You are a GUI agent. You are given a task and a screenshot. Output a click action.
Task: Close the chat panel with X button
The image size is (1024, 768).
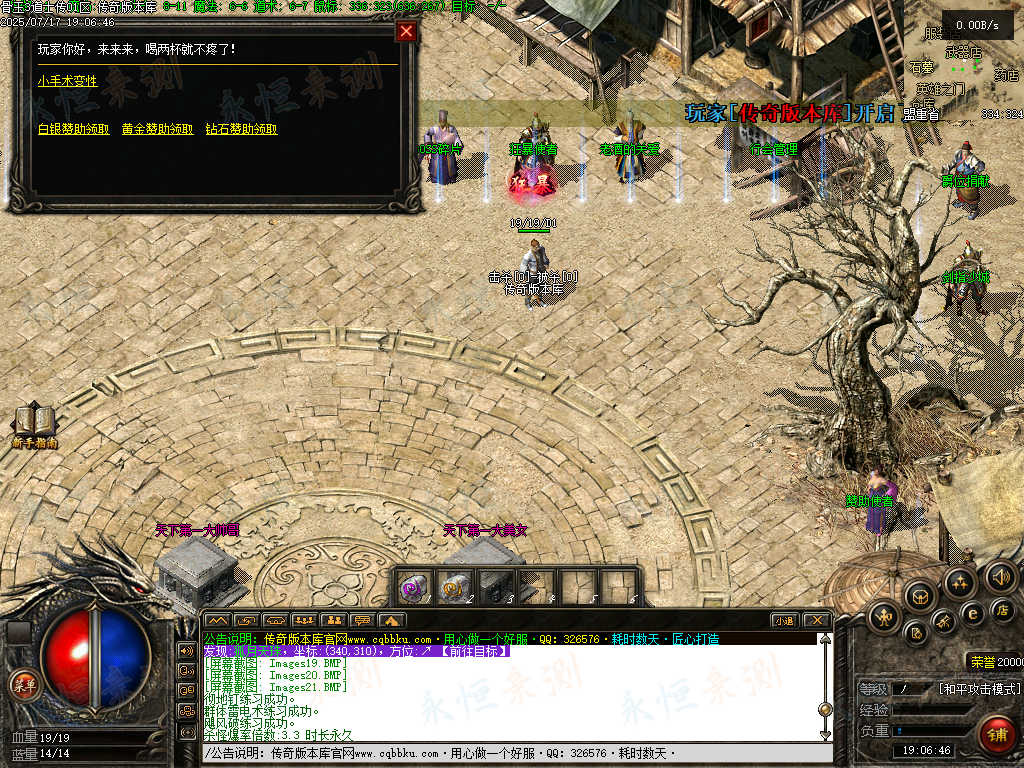pos(816,620)
